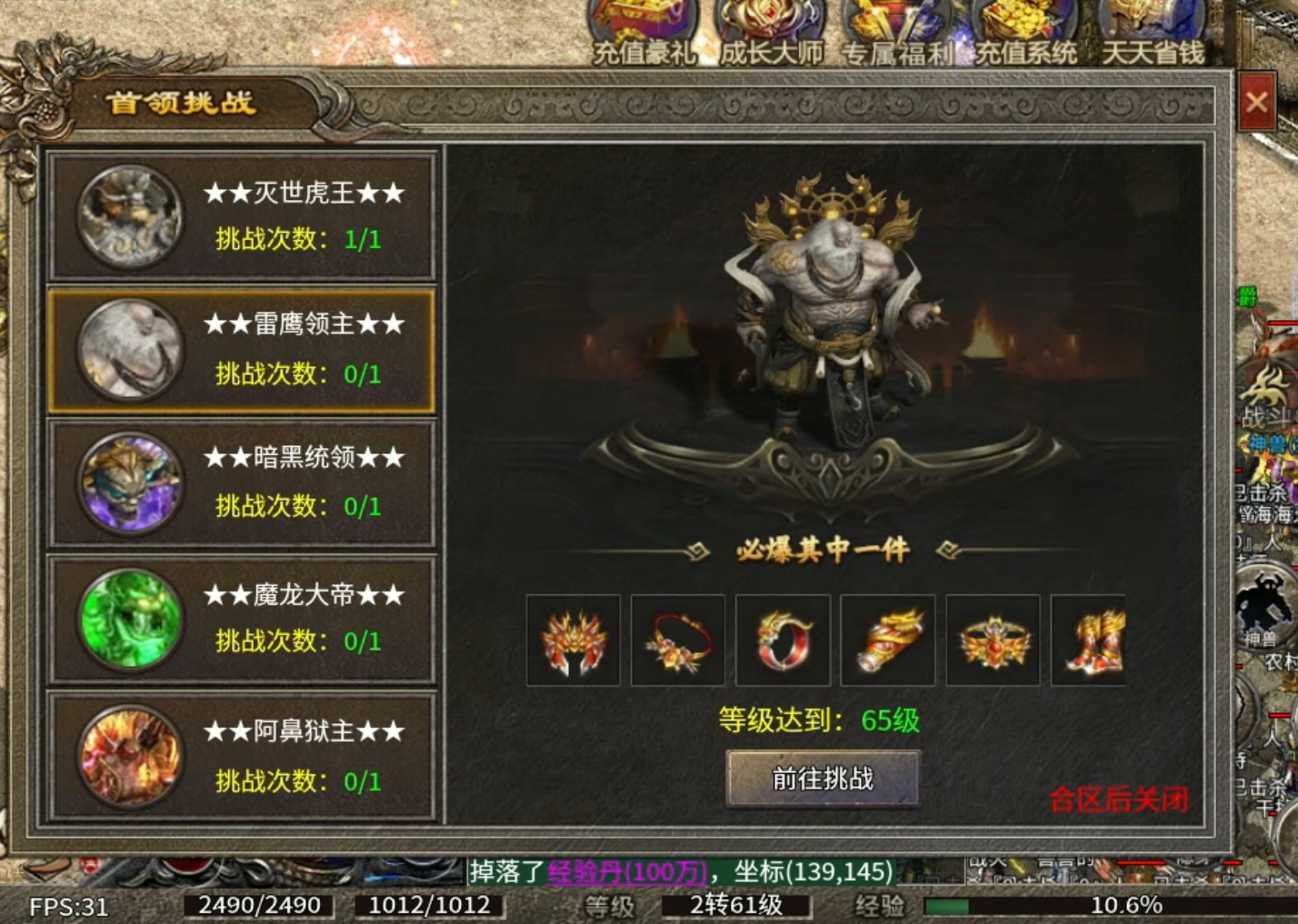Inspect the red-gold helmet reward

tap(574, 641)
